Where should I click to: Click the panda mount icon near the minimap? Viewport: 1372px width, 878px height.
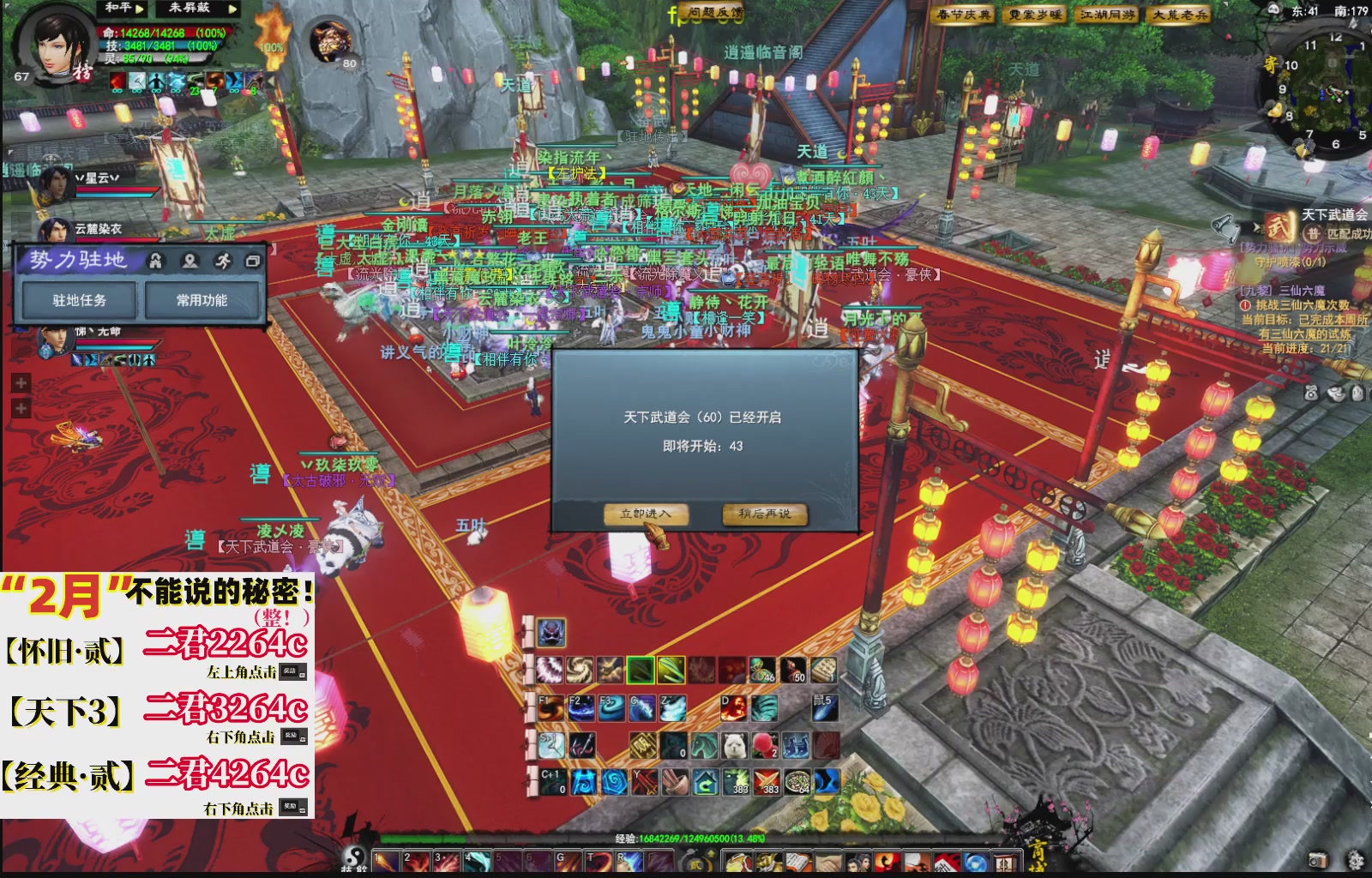point(1273,9)
